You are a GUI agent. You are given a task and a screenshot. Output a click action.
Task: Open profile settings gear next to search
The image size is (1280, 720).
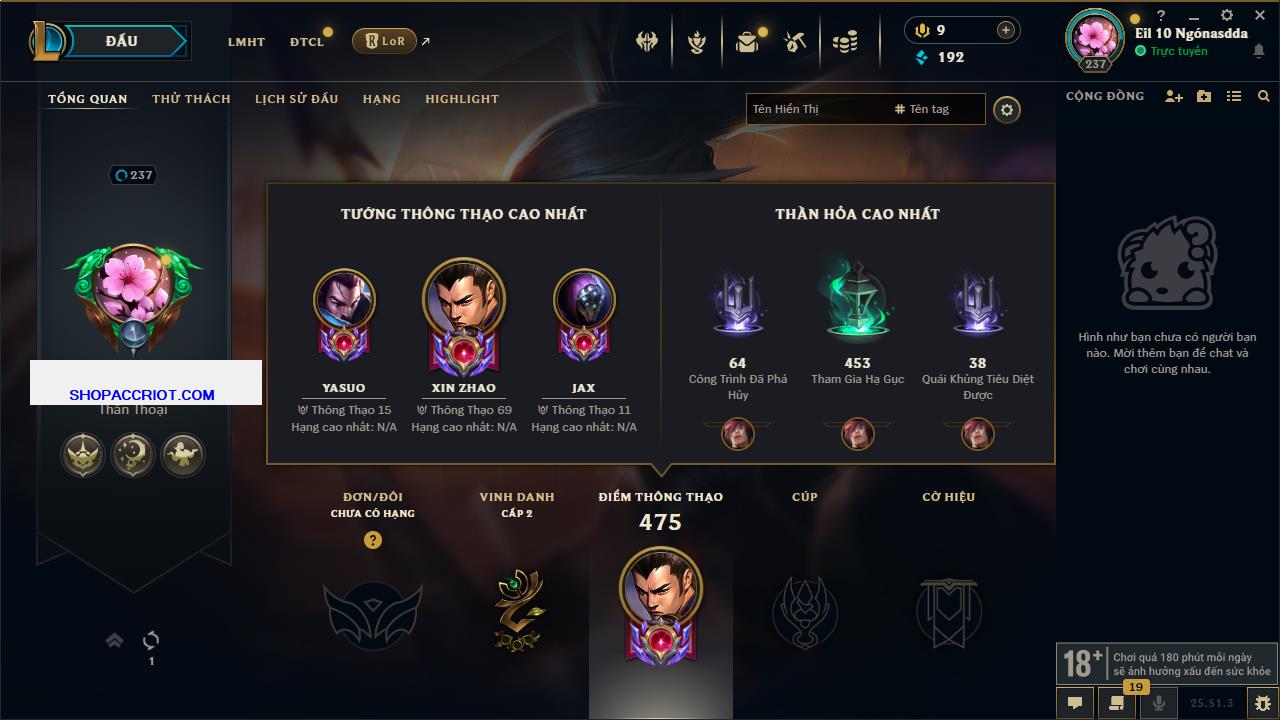coord(1007,110)
